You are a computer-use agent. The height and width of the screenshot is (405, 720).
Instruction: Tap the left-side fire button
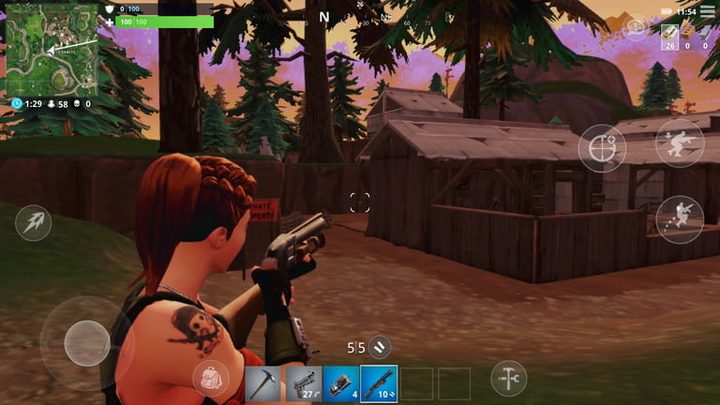pyautogui.click(x=32, y=222)
